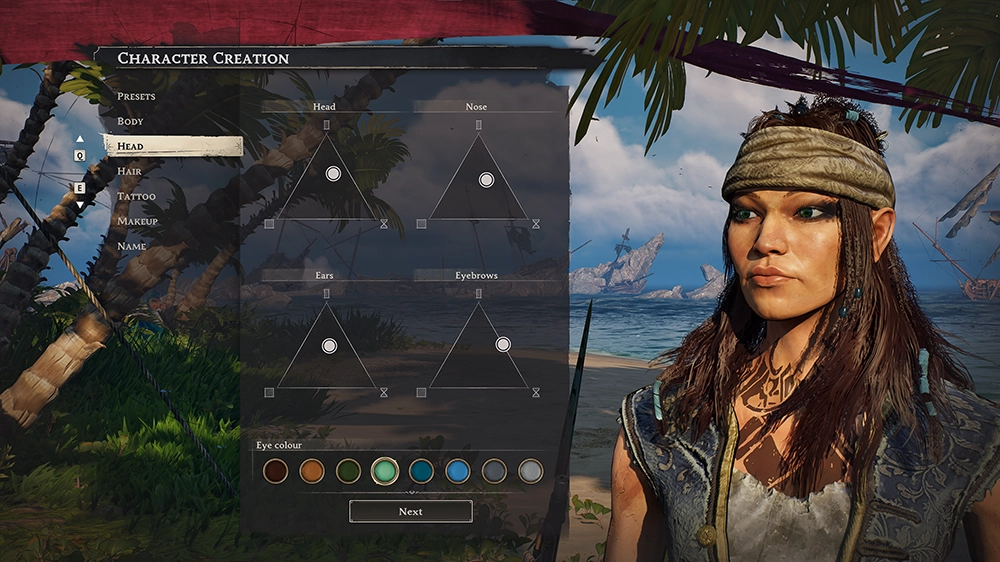Image resolution: width=1000 pixels, height=562 pixels.
Task: Click the Head shape triangle handle
Action: pos(333,174)
